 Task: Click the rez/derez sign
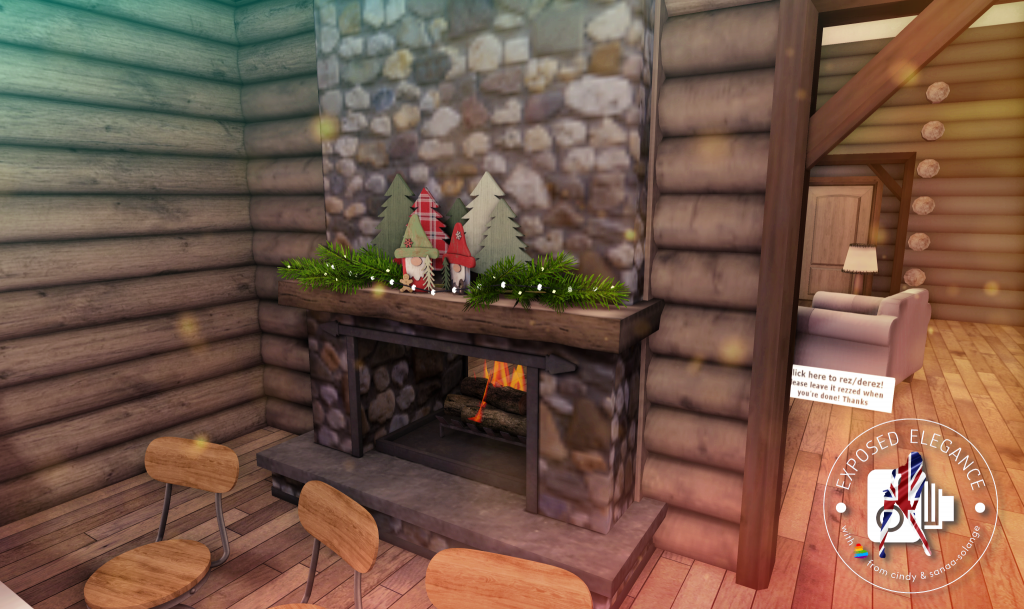point(840,387)
